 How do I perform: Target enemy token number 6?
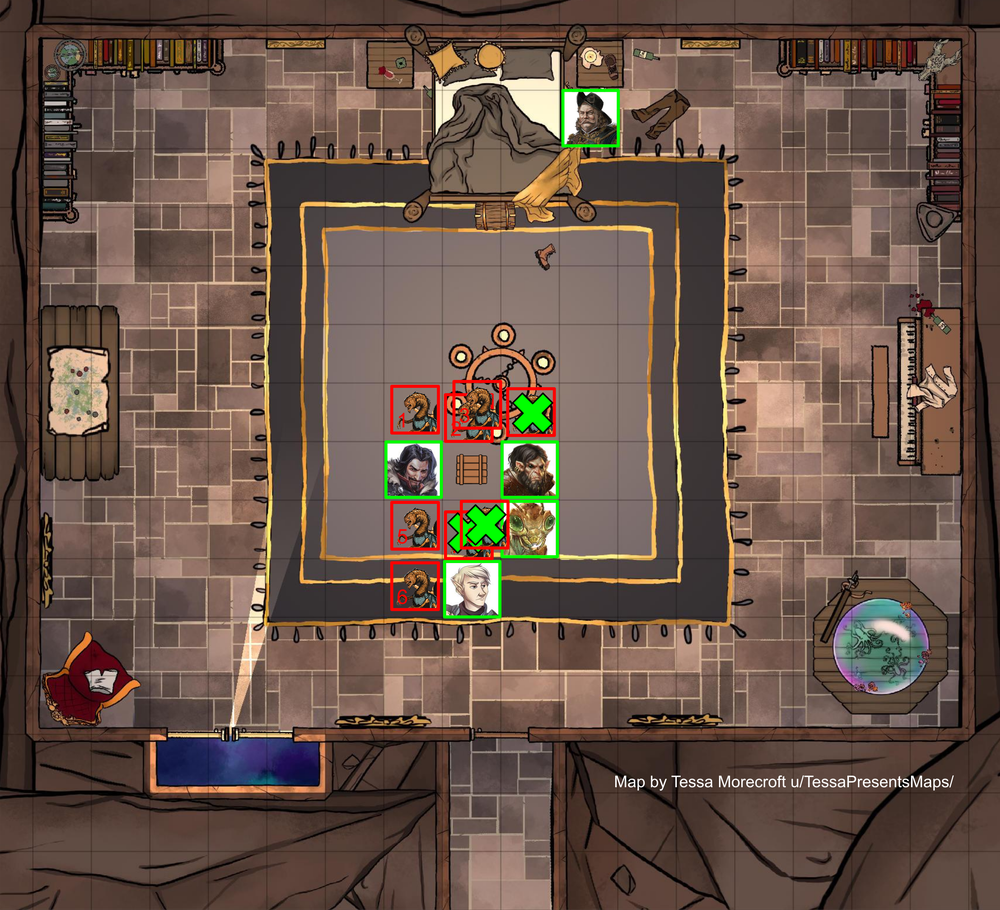click(x=414, y=585)
